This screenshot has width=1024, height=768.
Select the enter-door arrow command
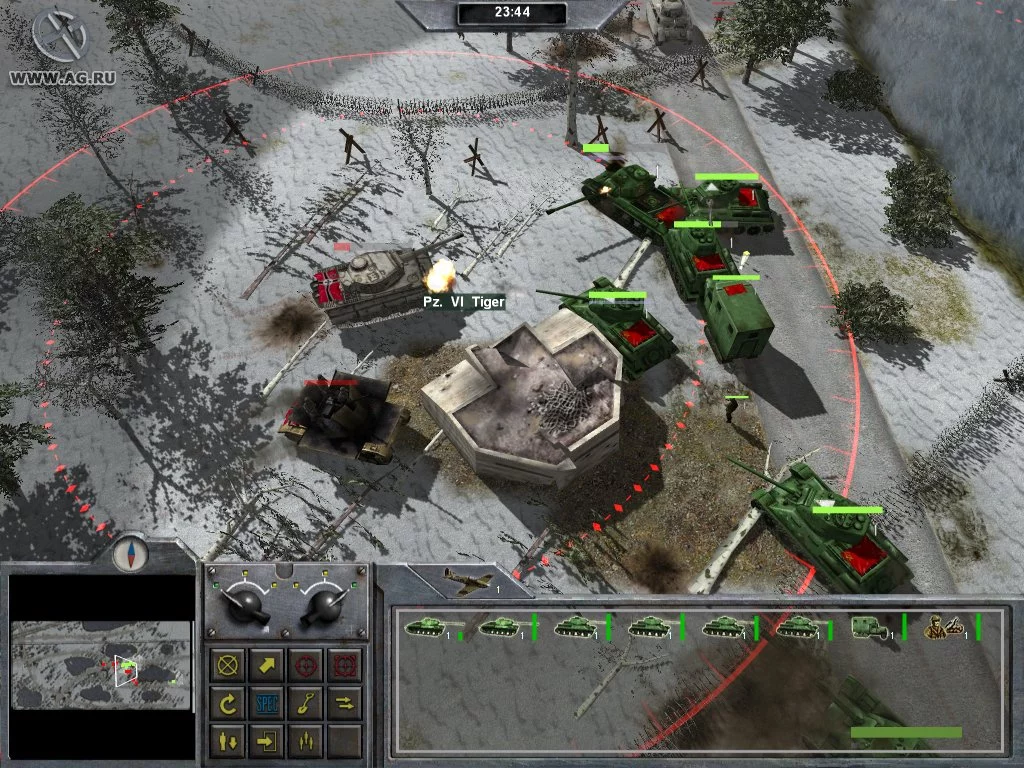(267, 741)
